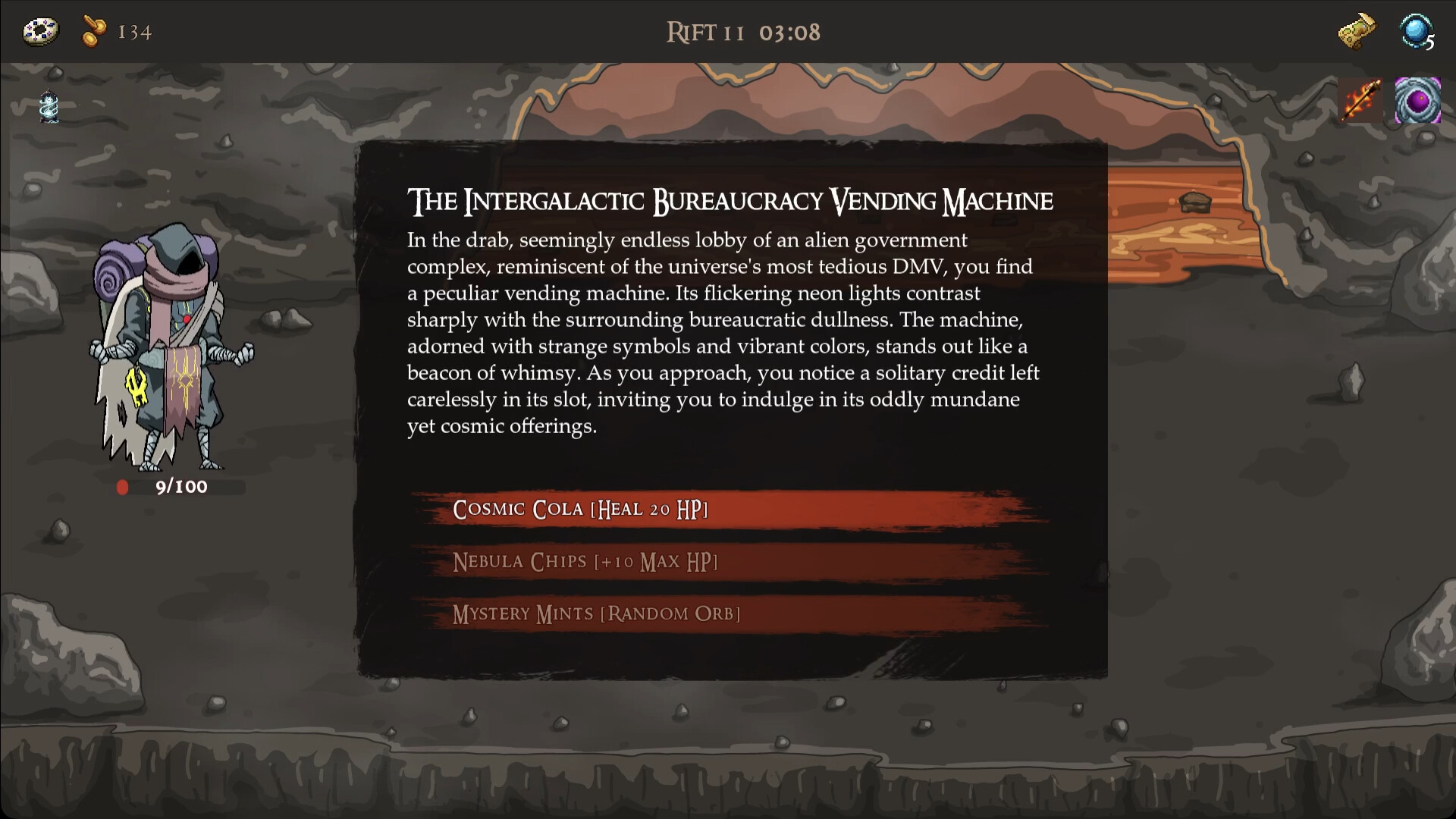
Task: Click the gold coins currency icon
Action: pos(93,31)
